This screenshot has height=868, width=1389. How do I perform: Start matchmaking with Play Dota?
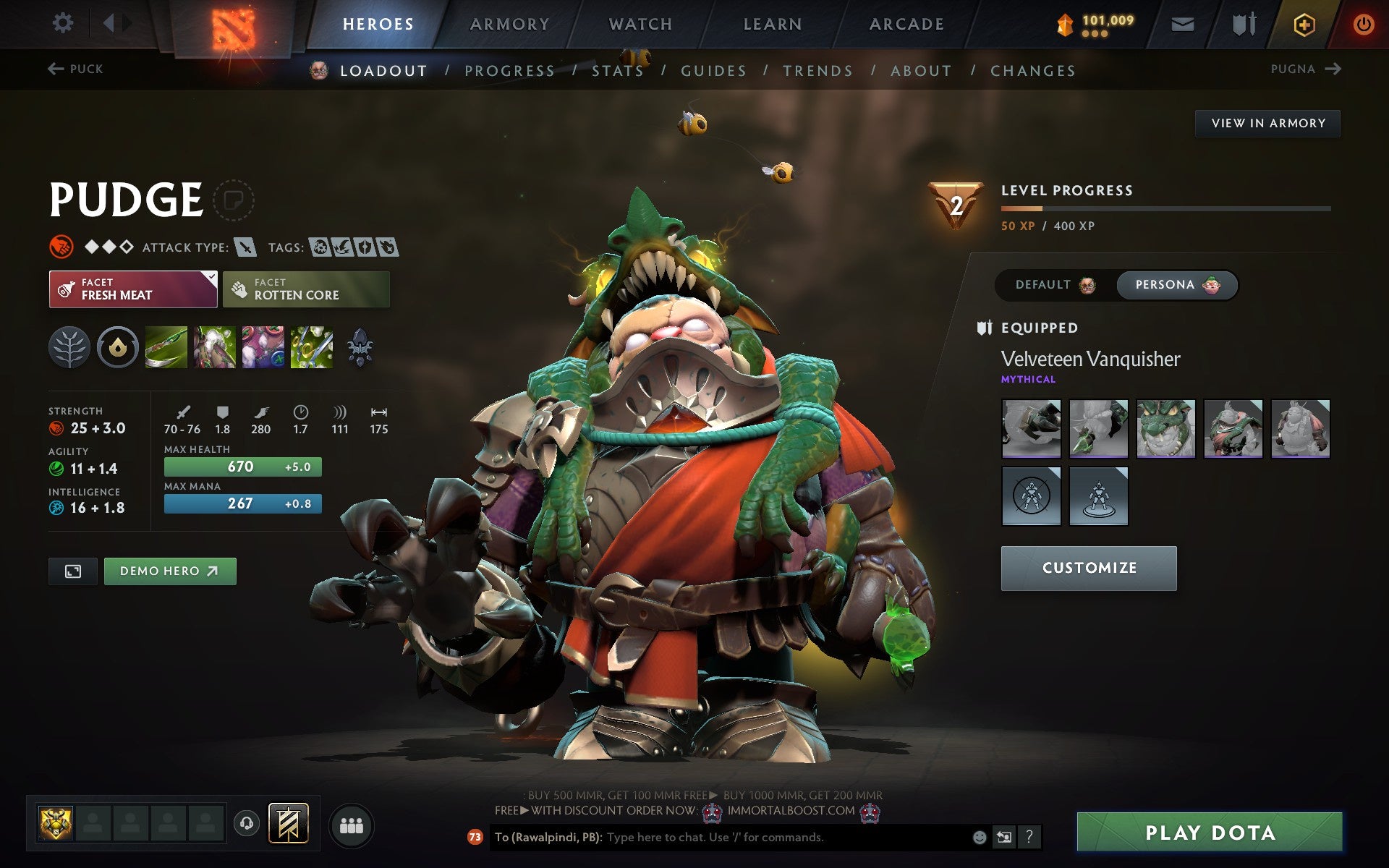click(1210, 833)
